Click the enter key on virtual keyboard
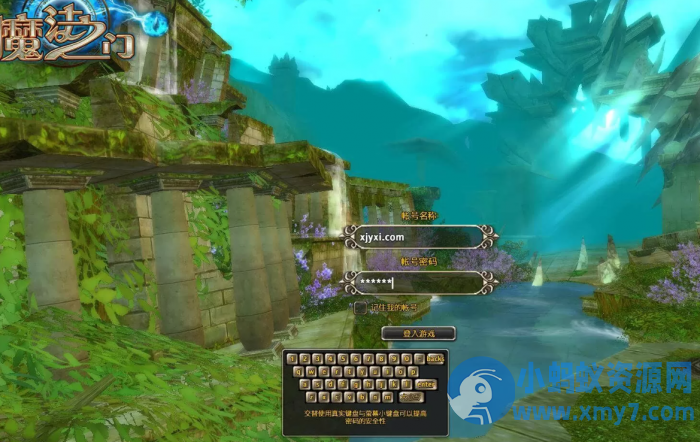 click(426, 384)
